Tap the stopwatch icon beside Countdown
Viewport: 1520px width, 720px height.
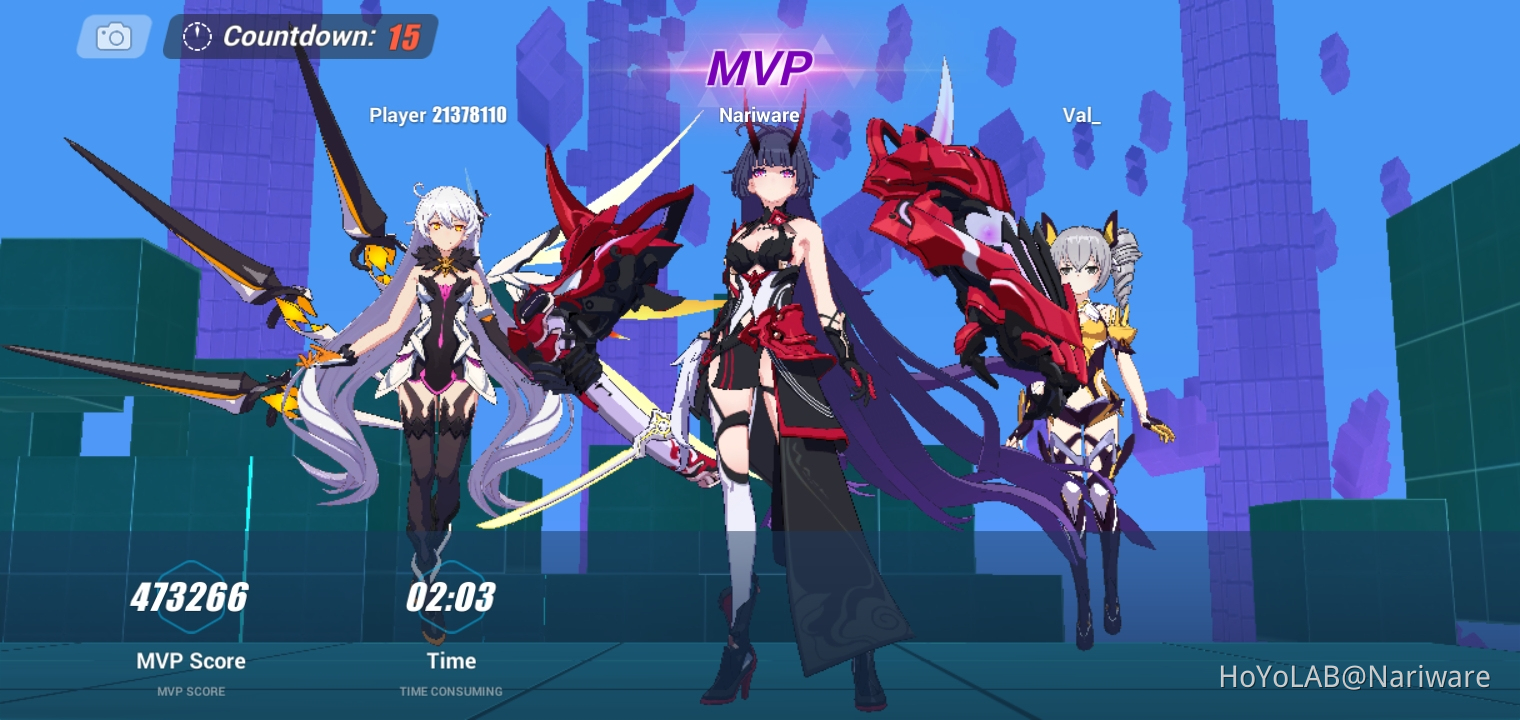(x=198, y=37)
